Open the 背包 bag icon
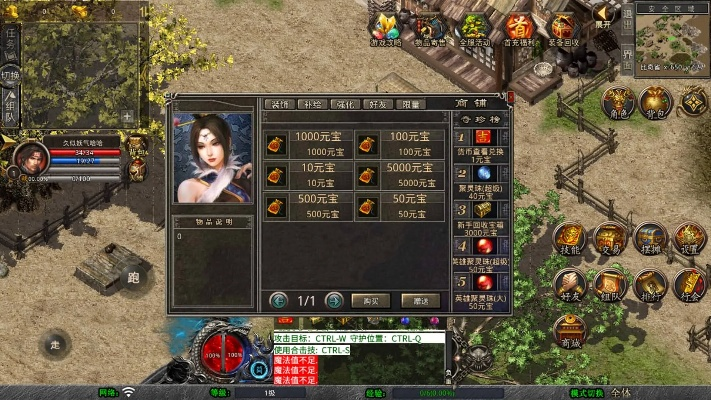711x400 pixels. click(656, 102)
